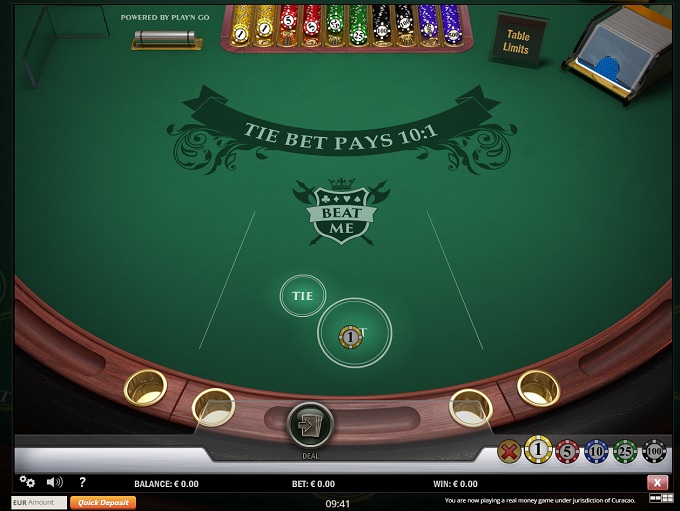
Task: Select the 1 value chip in the chip tray
Action: click(539, 451)
